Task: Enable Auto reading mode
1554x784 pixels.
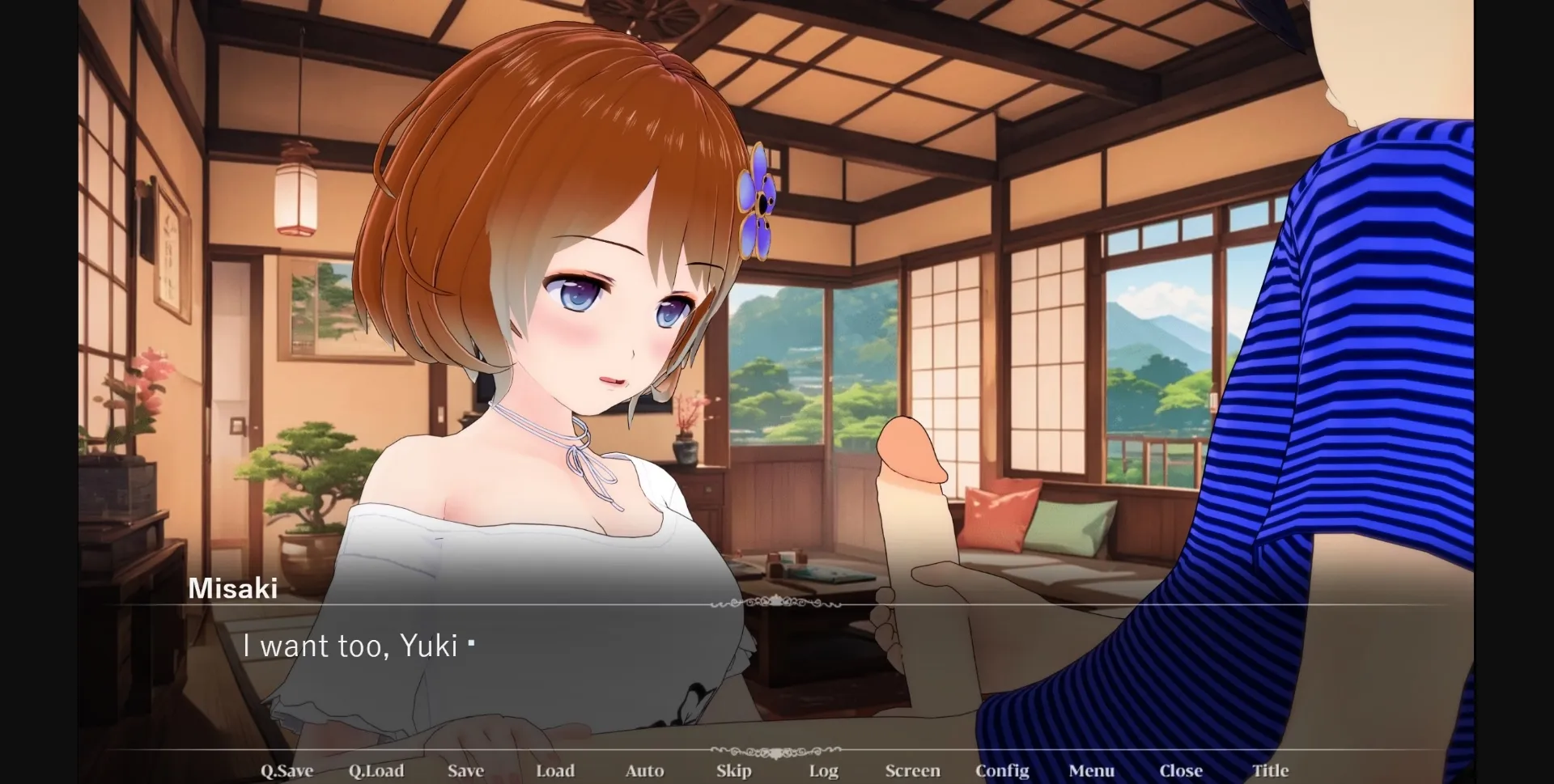Action: pos(644,770)
